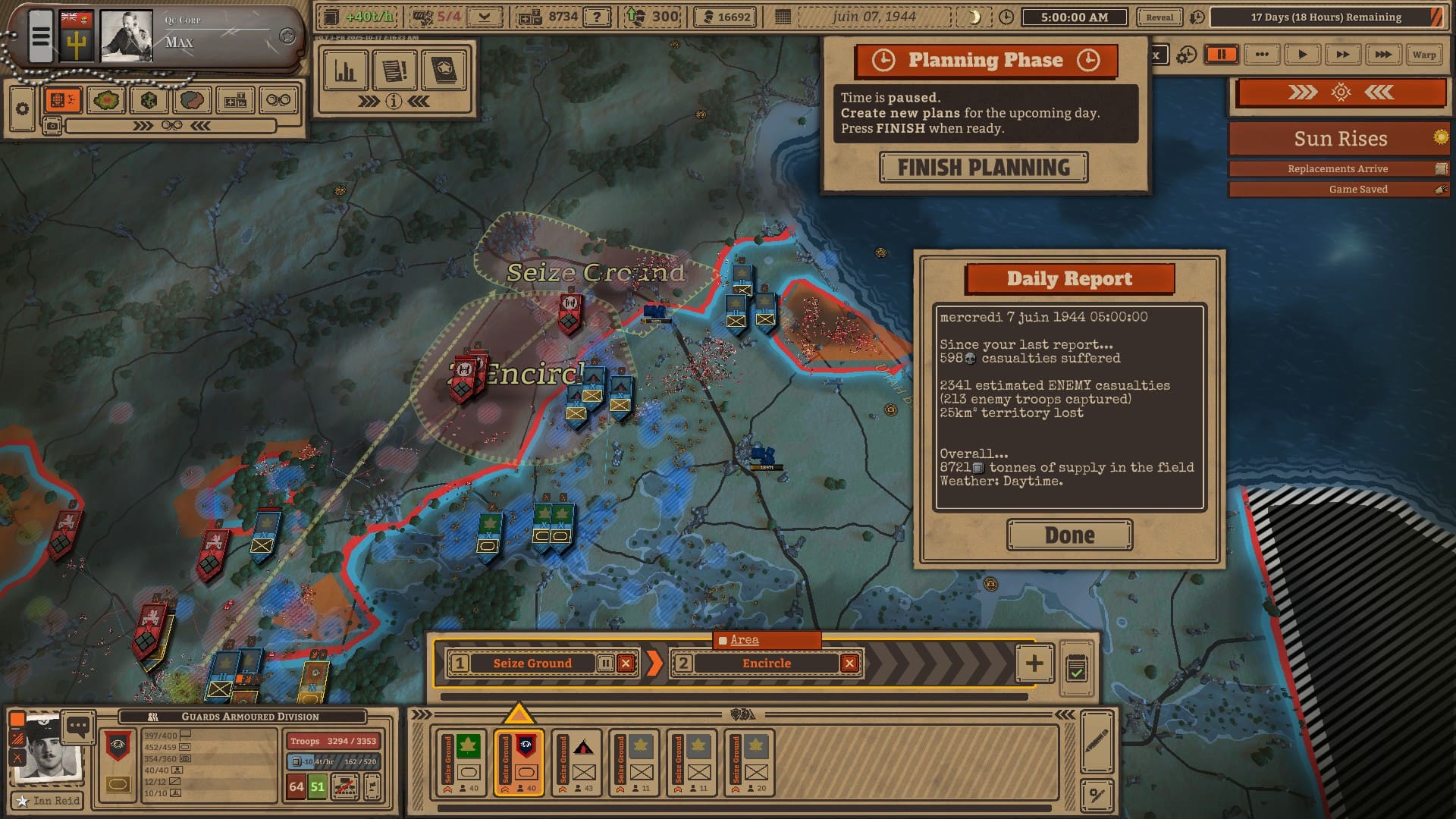Activate the Warp speed button

(1423, 55)
